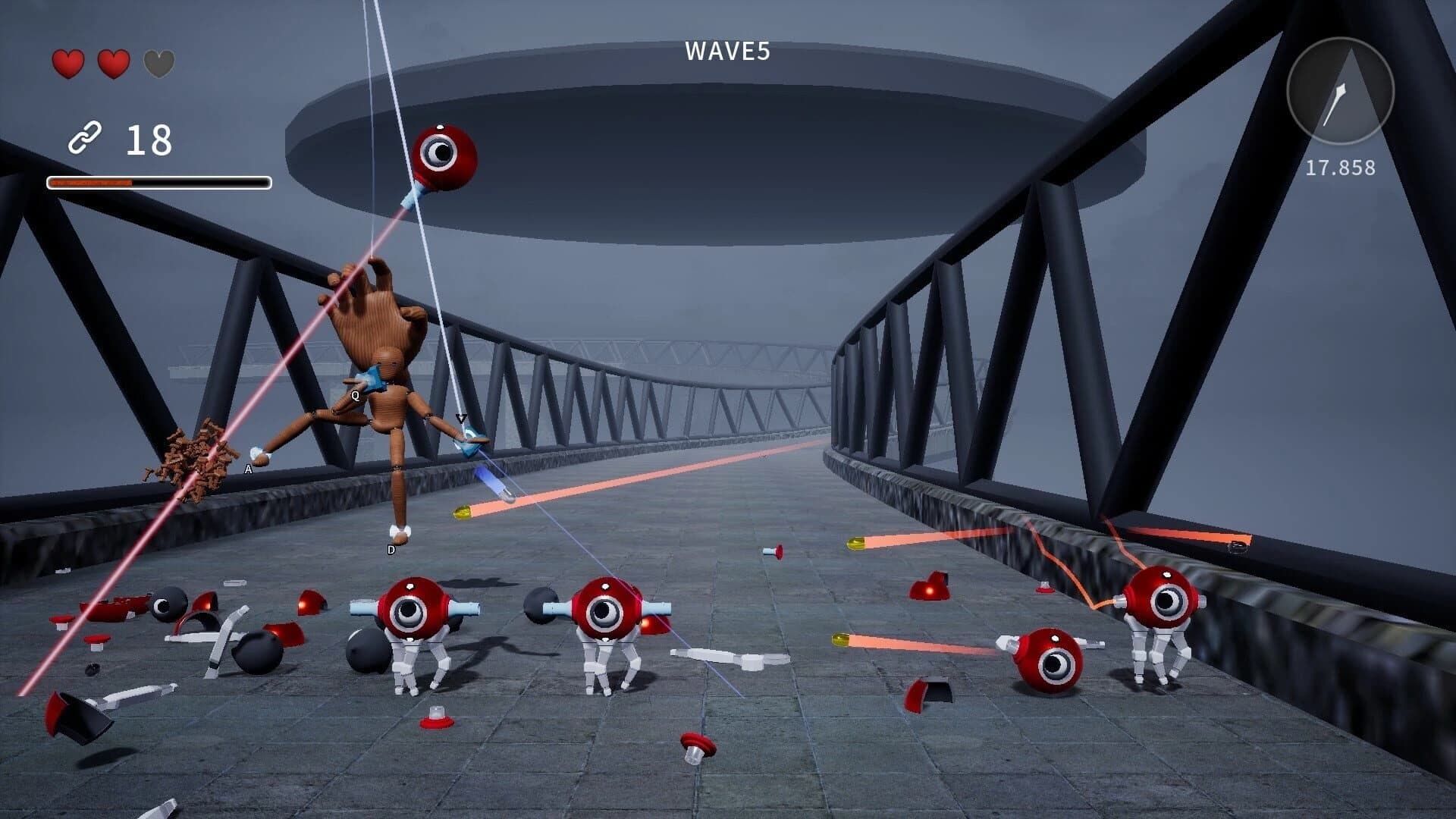
Task: Expand the WAVE5 banner text
Action: [x=726, y=52]
